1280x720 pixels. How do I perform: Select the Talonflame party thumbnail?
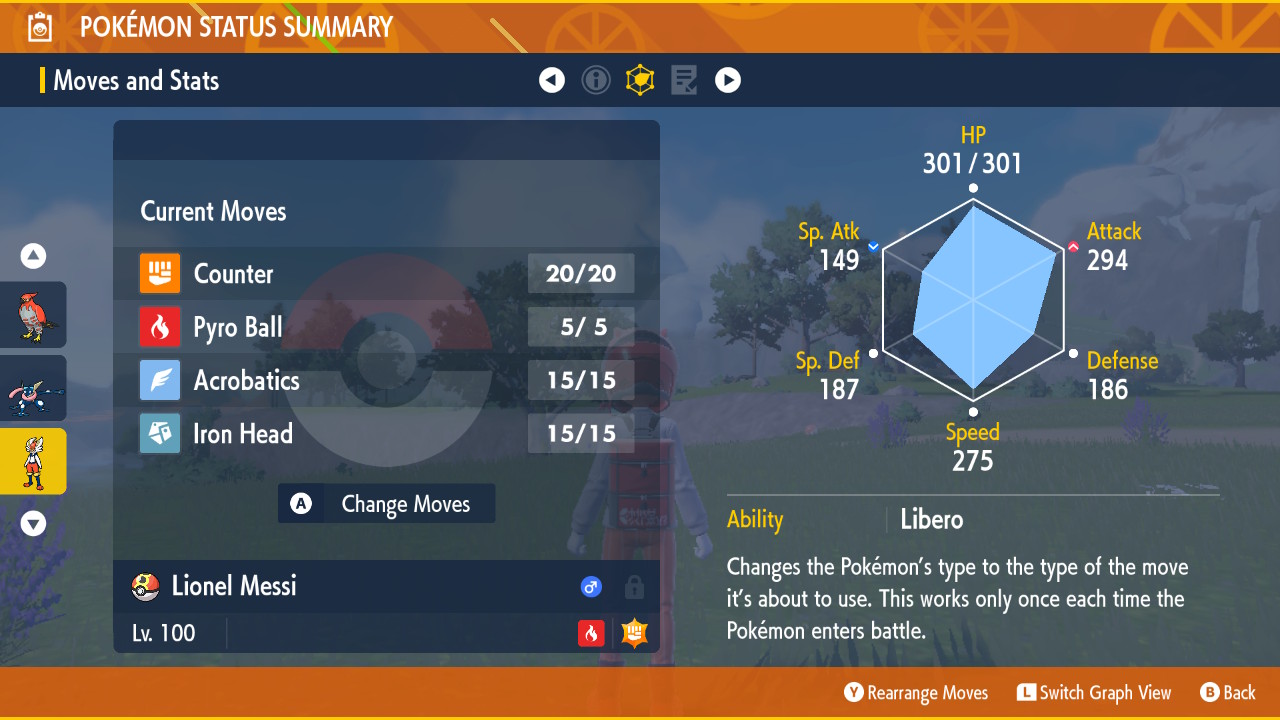[33, 315]
